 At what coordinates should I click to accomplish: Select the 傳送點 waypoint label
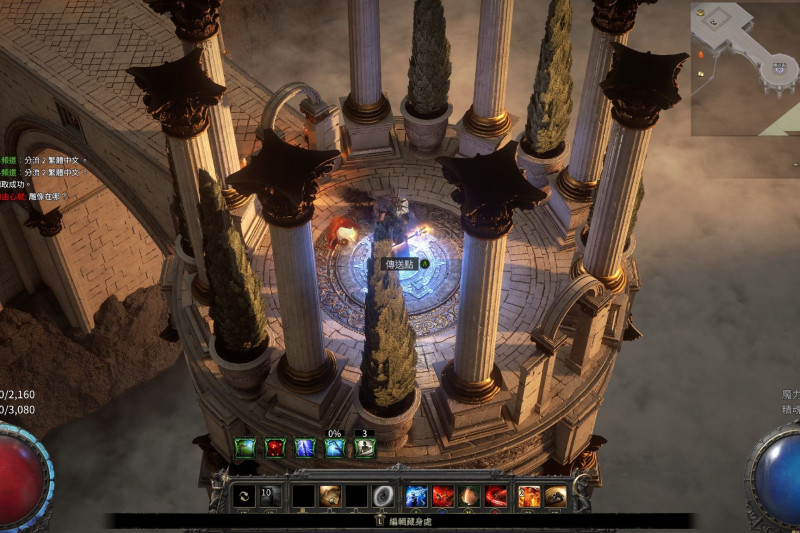[x=402, y=264]
